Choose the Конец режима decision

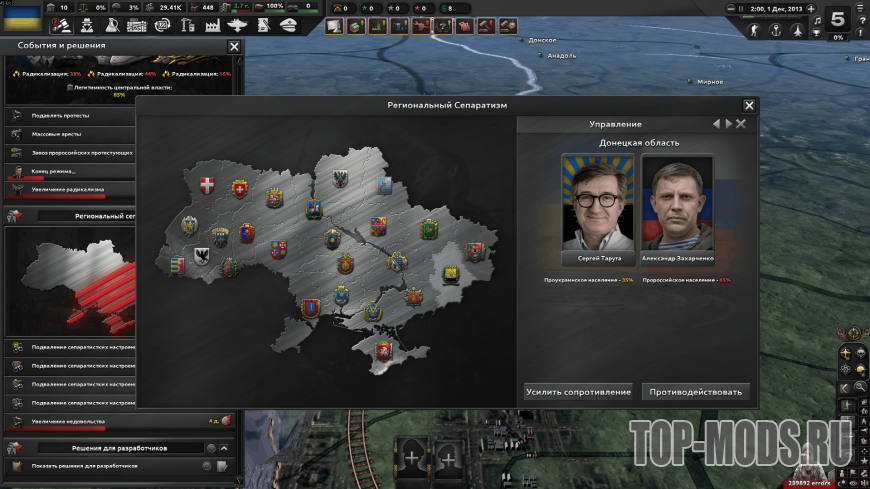[70, 171]
